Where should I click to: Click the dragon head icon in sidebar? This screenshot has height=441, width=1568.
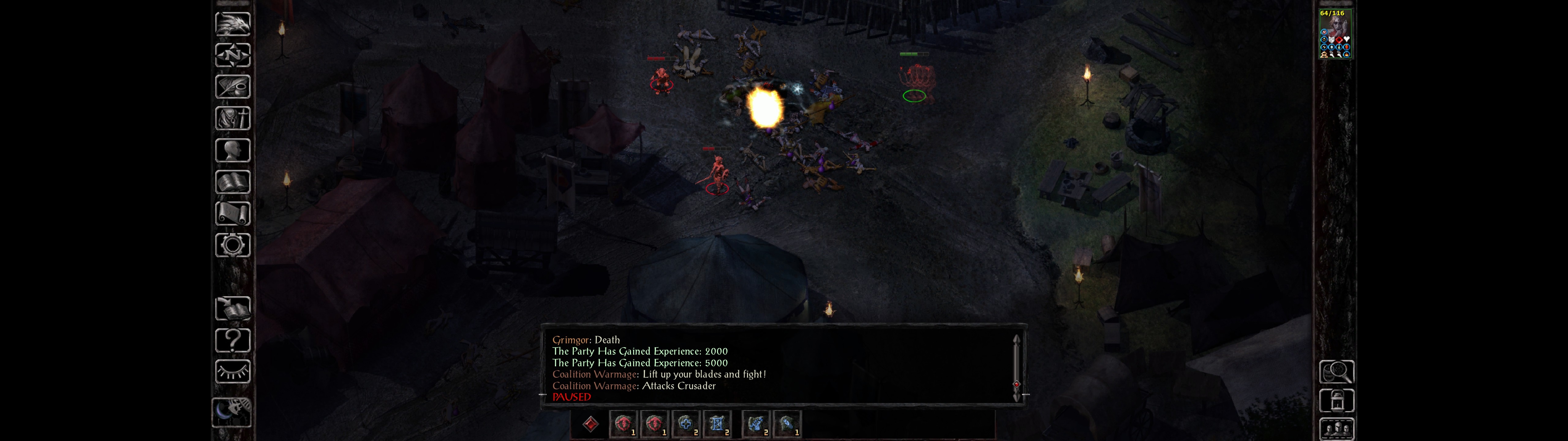point(232,24)
